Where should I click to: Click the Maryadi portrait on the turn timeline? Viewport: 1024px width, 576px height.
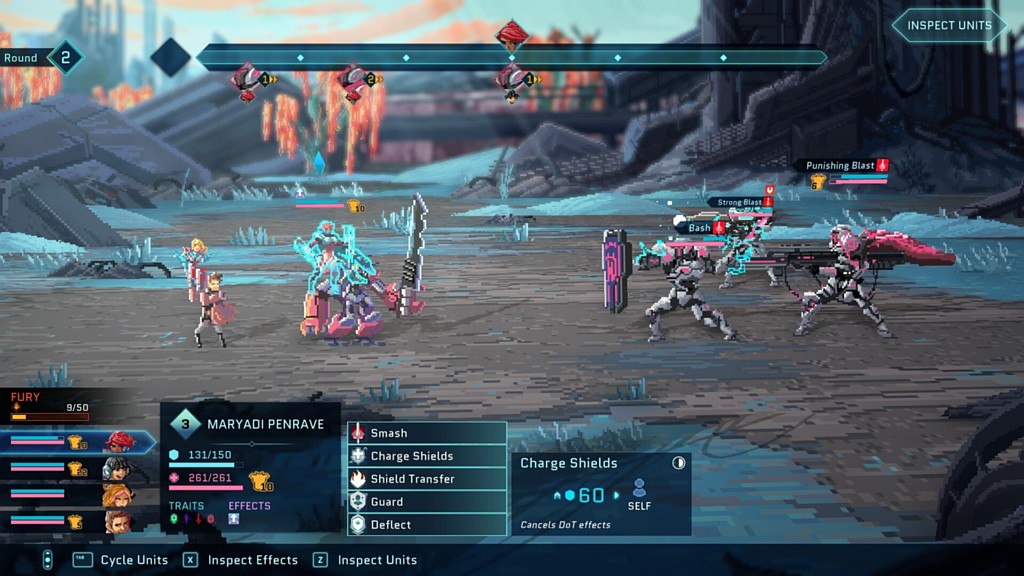512,36
